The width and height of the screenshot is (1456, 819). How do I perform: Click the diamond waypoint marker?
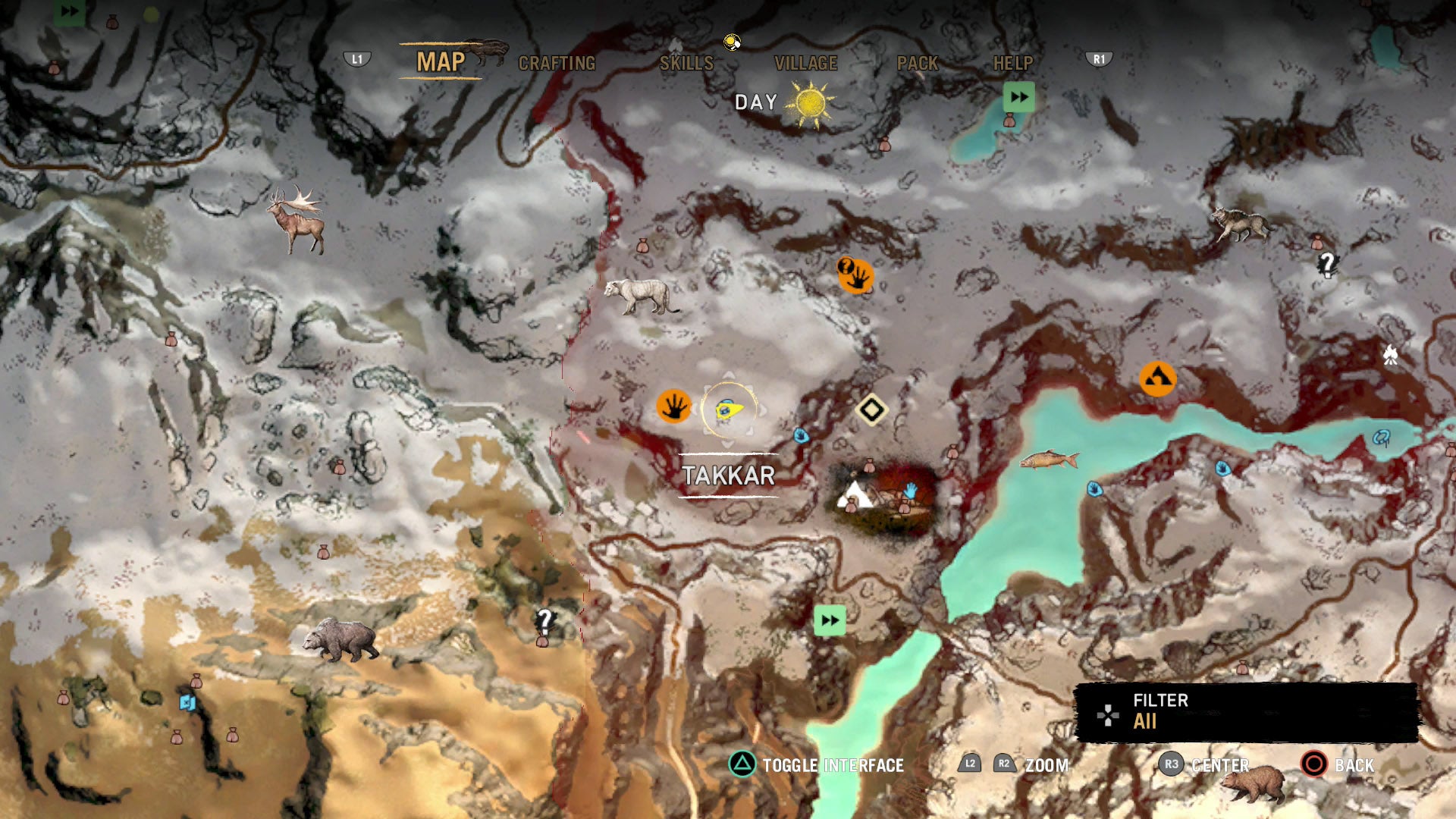click(871, 409)
